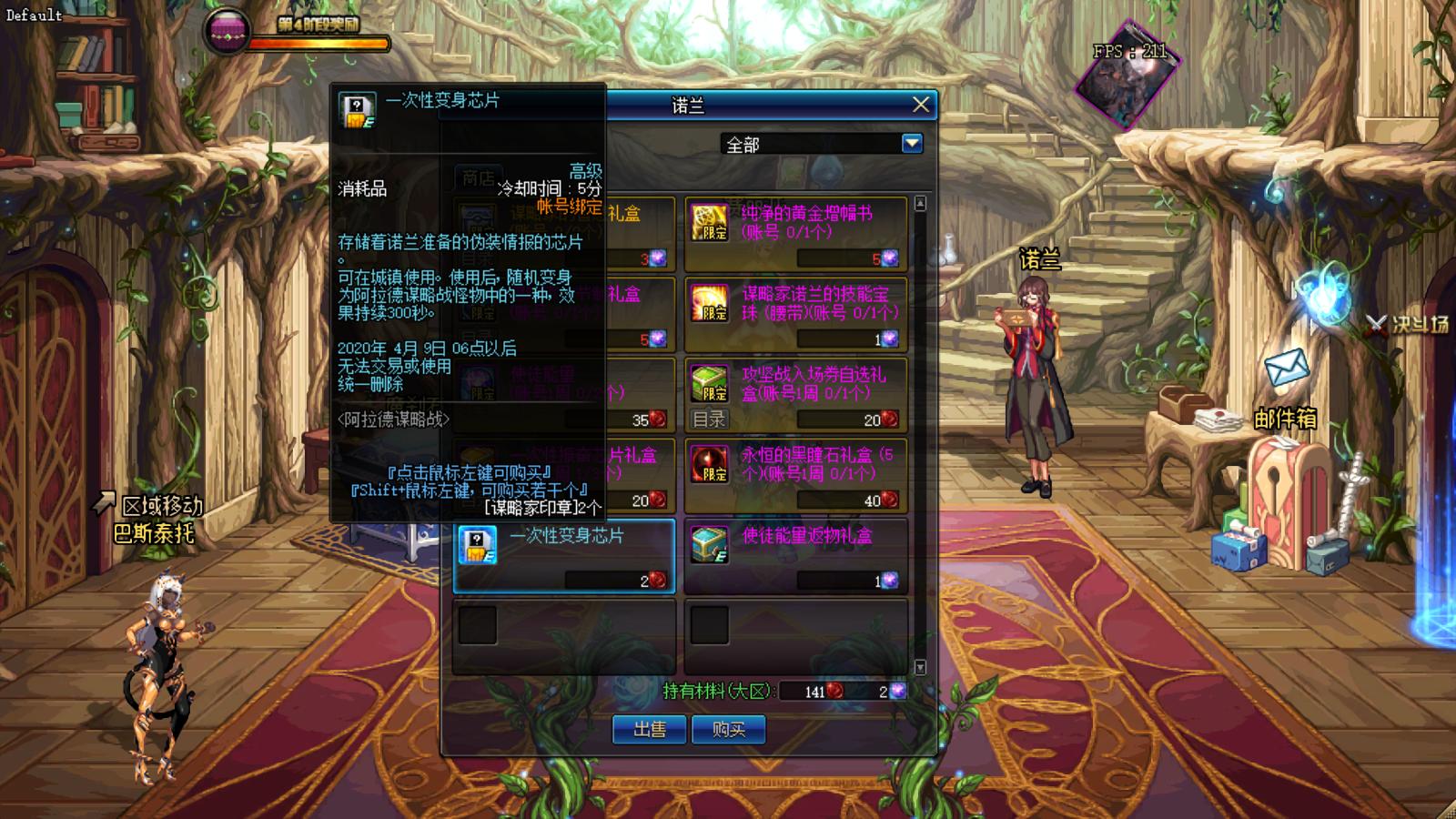Open the 全部 category dropdown
Viewport: 1456px width, 819px height.
coord(912,144)
